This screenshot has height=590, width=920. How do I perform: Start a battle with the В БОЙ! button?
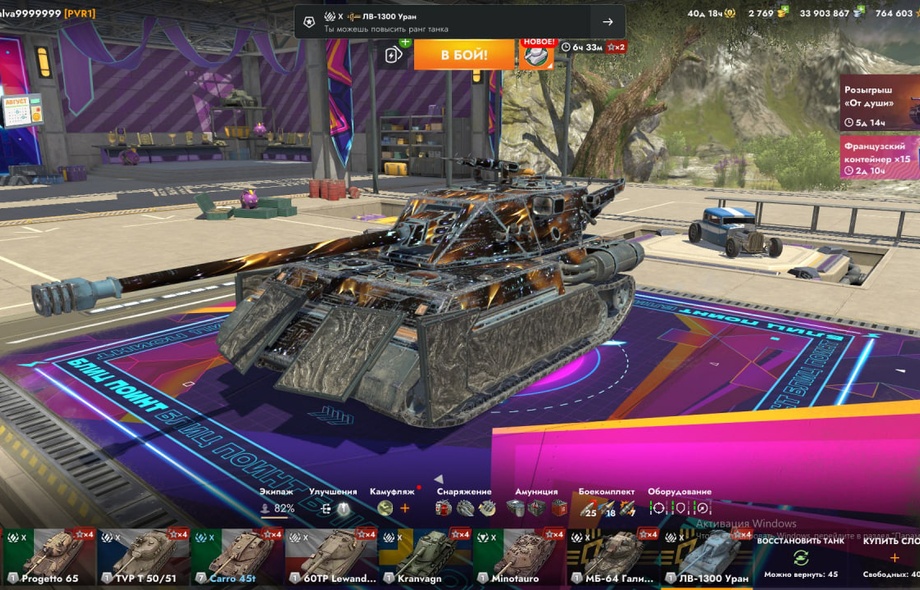464,54
